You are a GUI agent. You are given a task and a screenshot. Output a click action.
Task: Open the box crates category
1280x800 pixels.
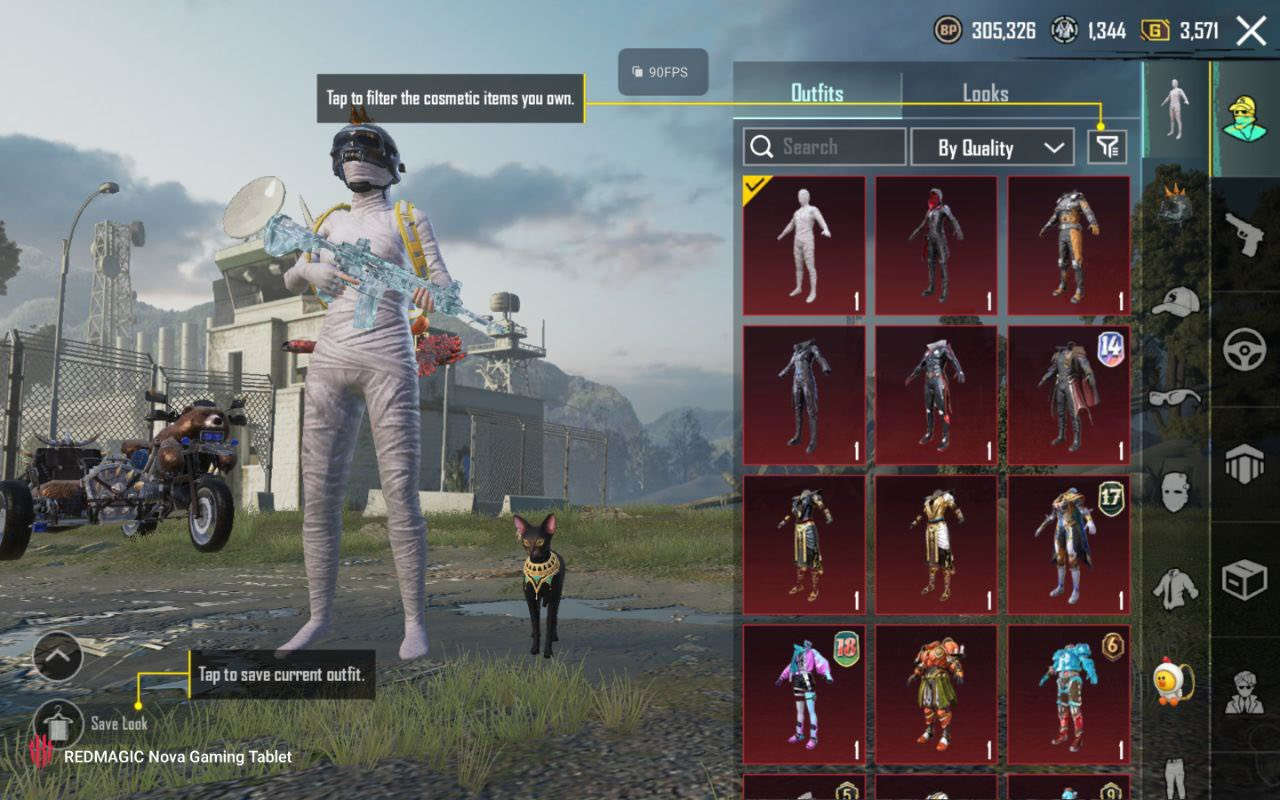(x=1244, y=580)
